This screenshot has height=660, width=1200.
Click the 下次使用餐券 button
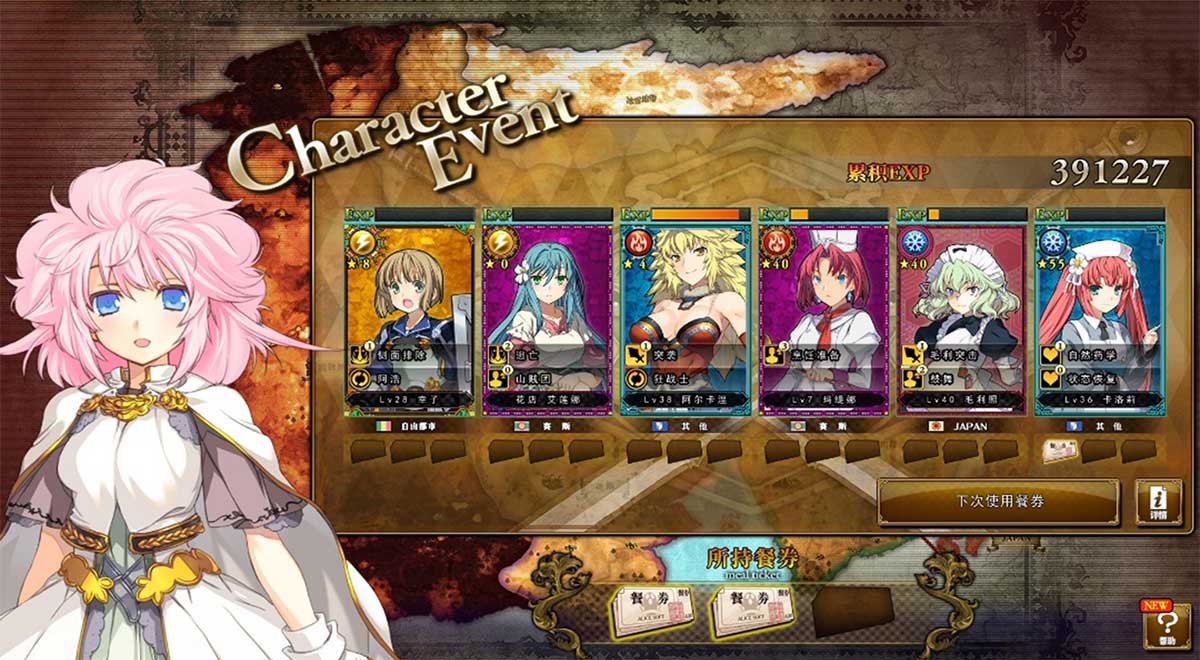point(998,501)
